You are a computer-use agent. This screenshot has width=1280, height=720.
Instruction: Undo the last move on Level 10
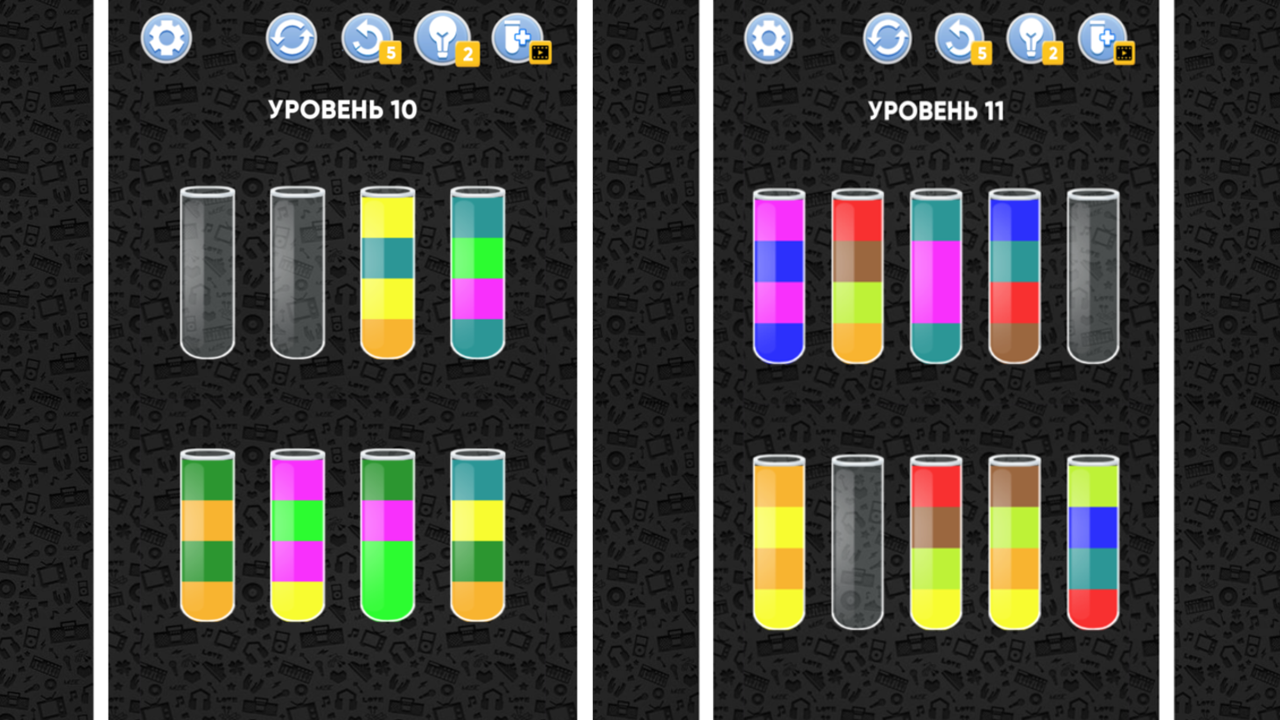(x=366, y=38)
